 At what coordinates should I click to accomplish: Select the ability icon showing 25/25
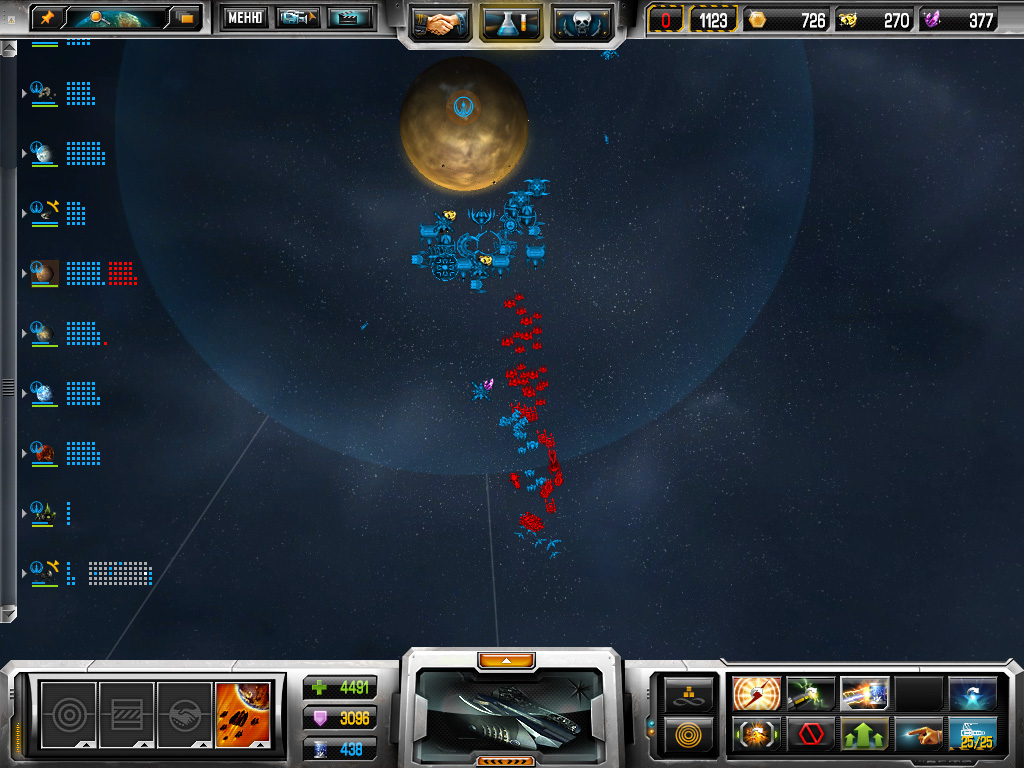pos(972,735)
